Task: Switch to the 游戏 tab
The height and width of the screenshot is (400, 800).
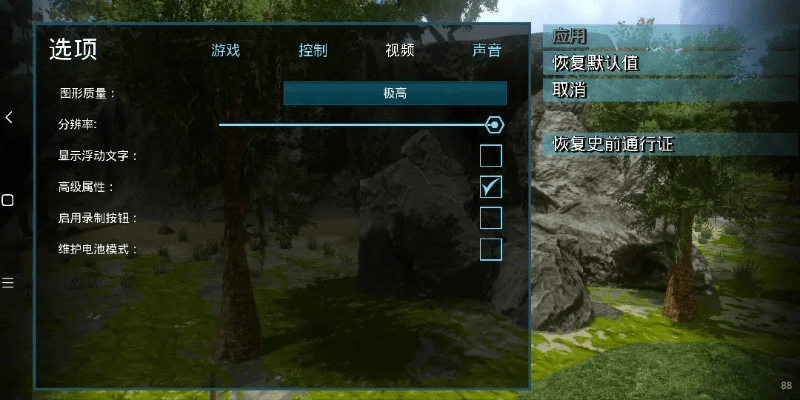Action: 225,51
